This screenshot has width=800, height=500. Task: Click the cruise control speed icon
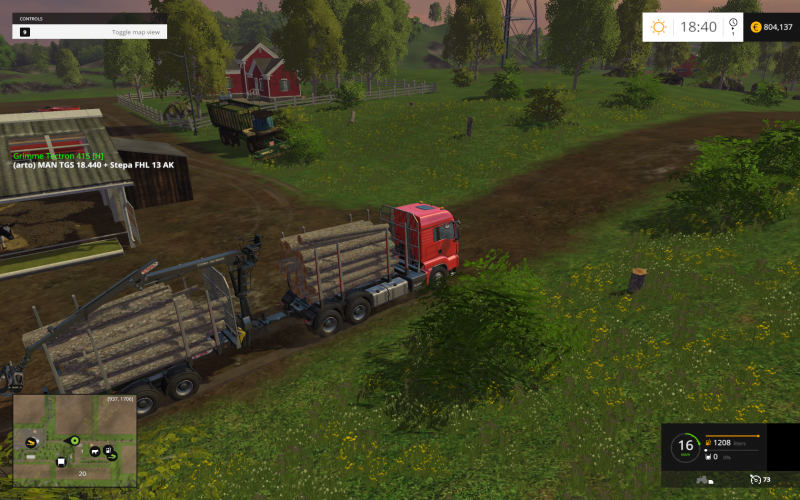753,480
